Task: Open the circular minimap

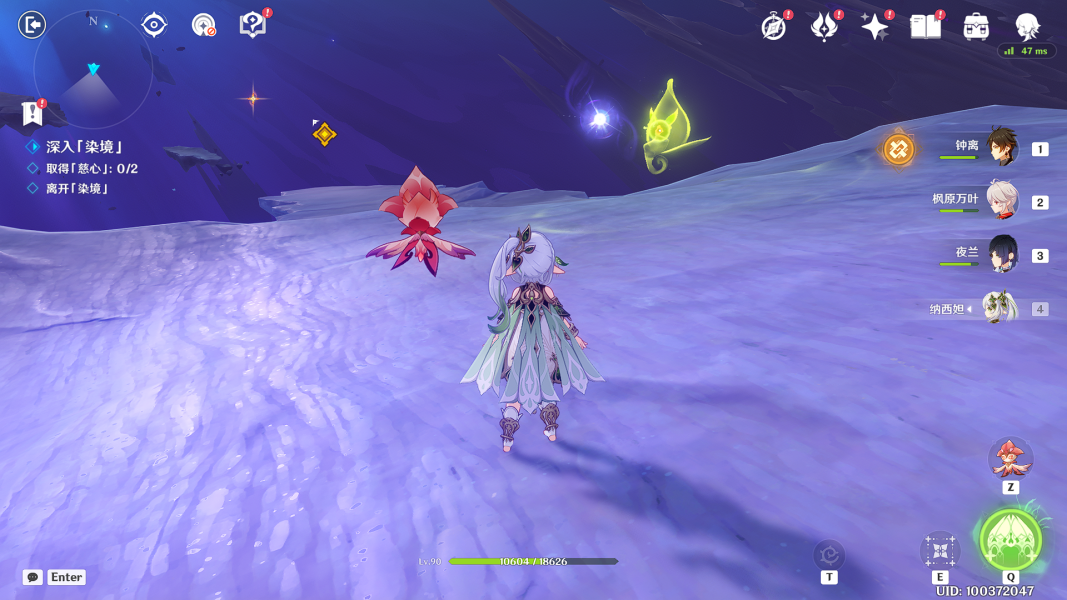Action: click(x=93, y=69)
